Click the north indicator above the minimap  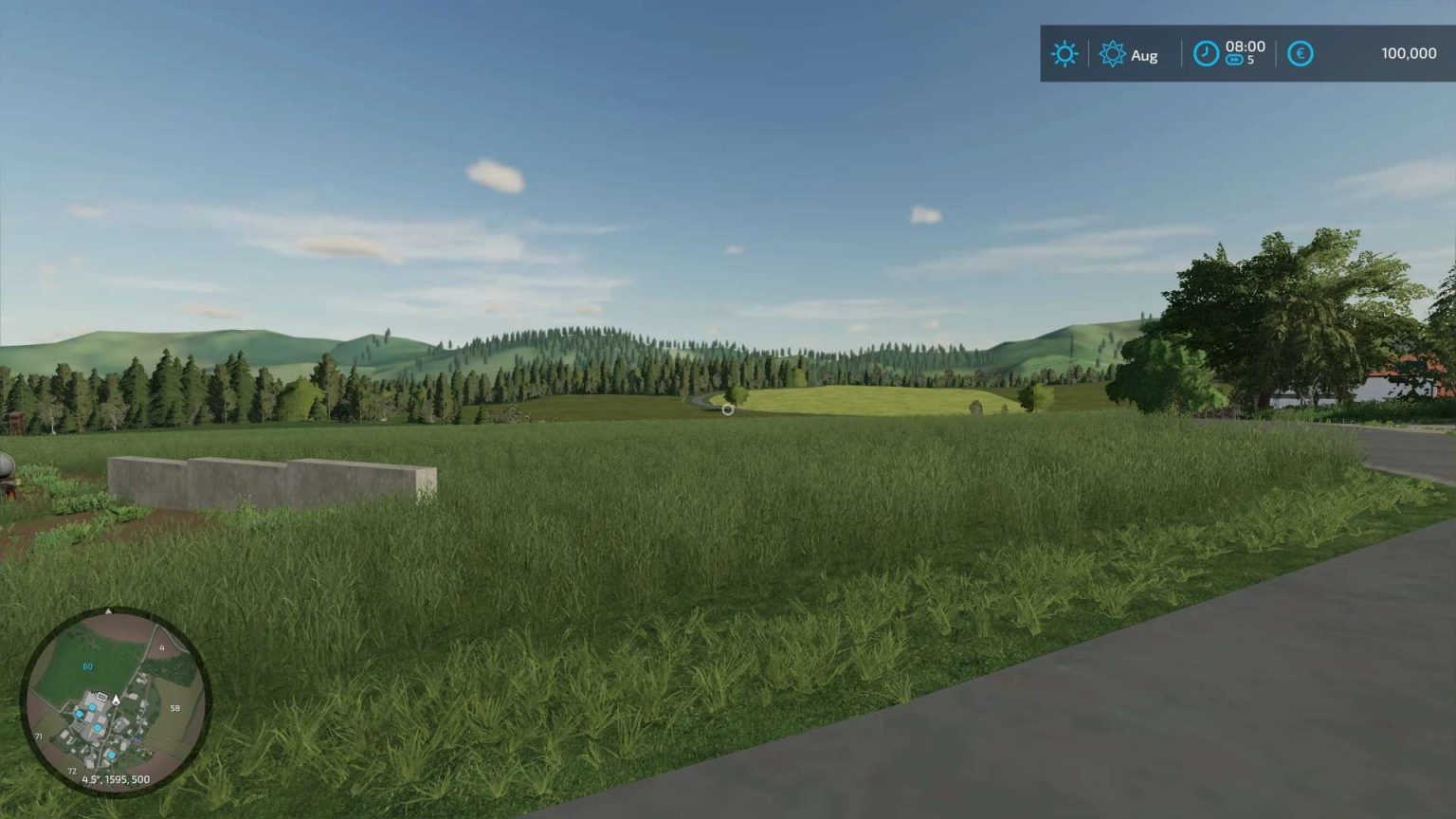click(x=108, y=610)
